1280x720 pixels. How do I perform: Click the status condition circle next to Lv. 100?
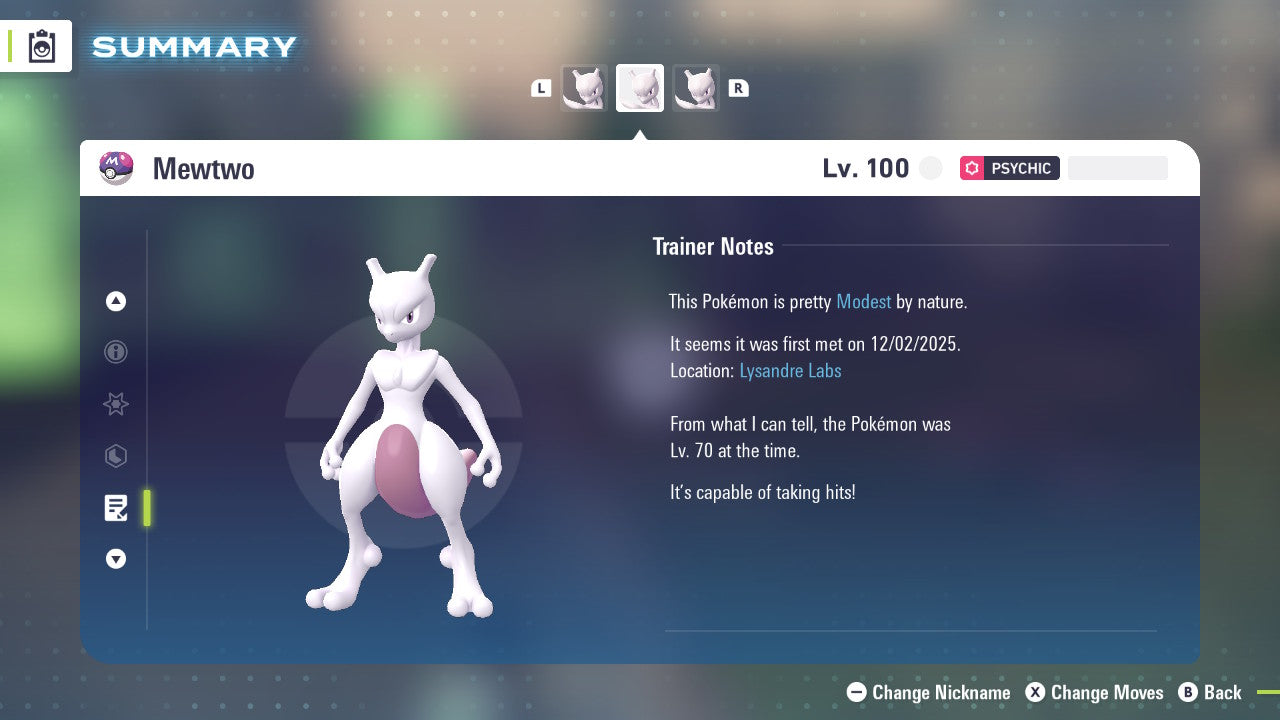pyautogui.click(x=930, y=168)
